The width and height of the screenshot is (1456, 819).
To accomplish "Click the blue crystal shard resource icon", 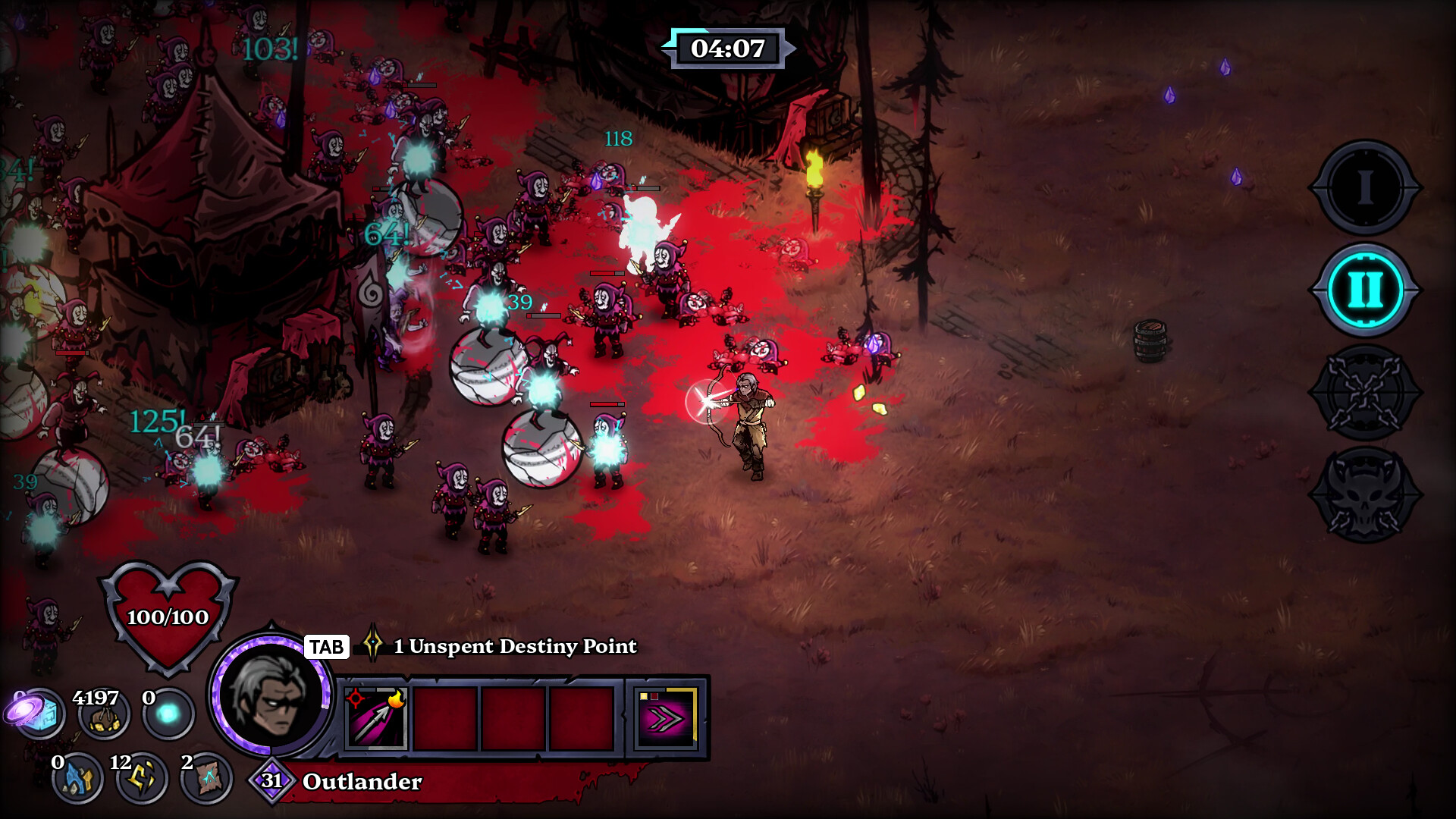I will (x=77, y=778).
